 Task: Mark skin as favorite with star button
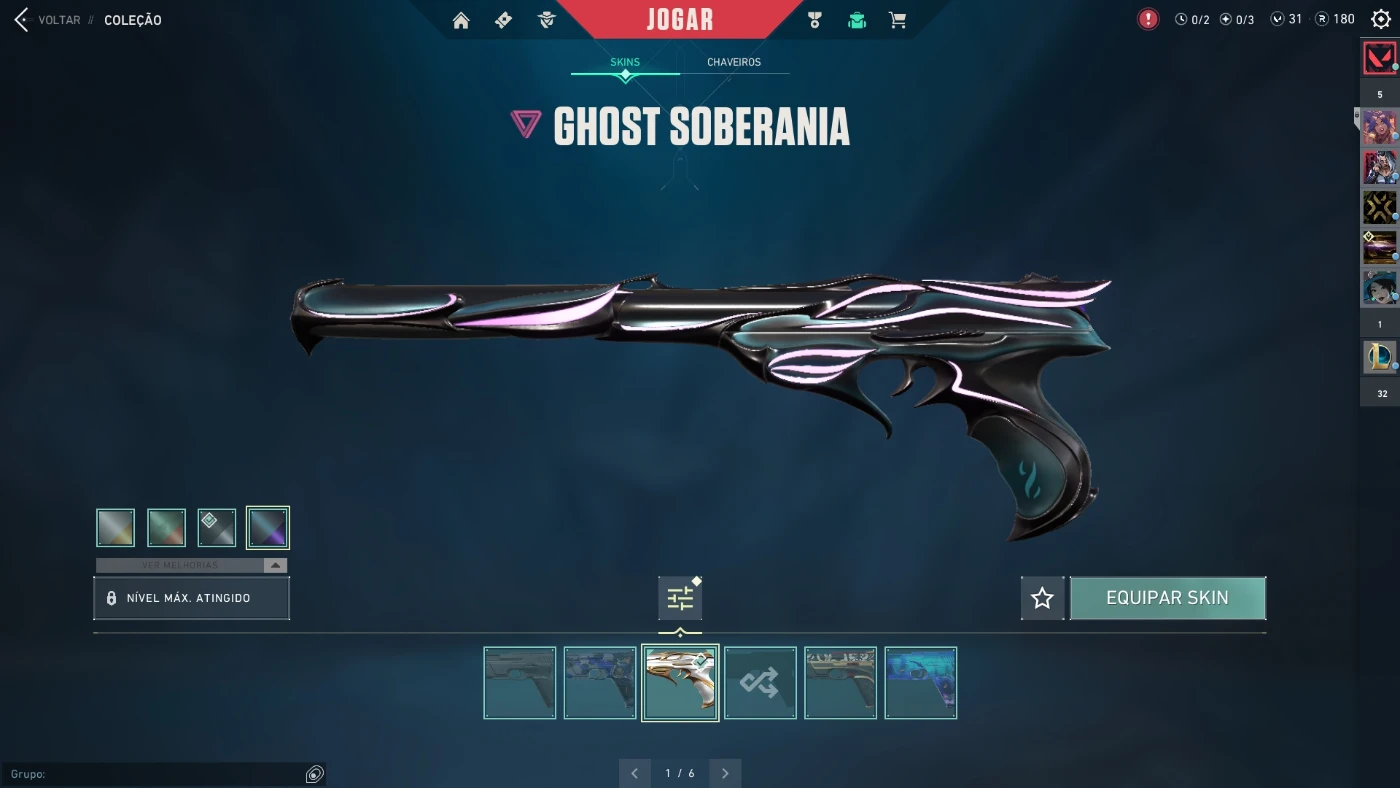point(1042,598)
